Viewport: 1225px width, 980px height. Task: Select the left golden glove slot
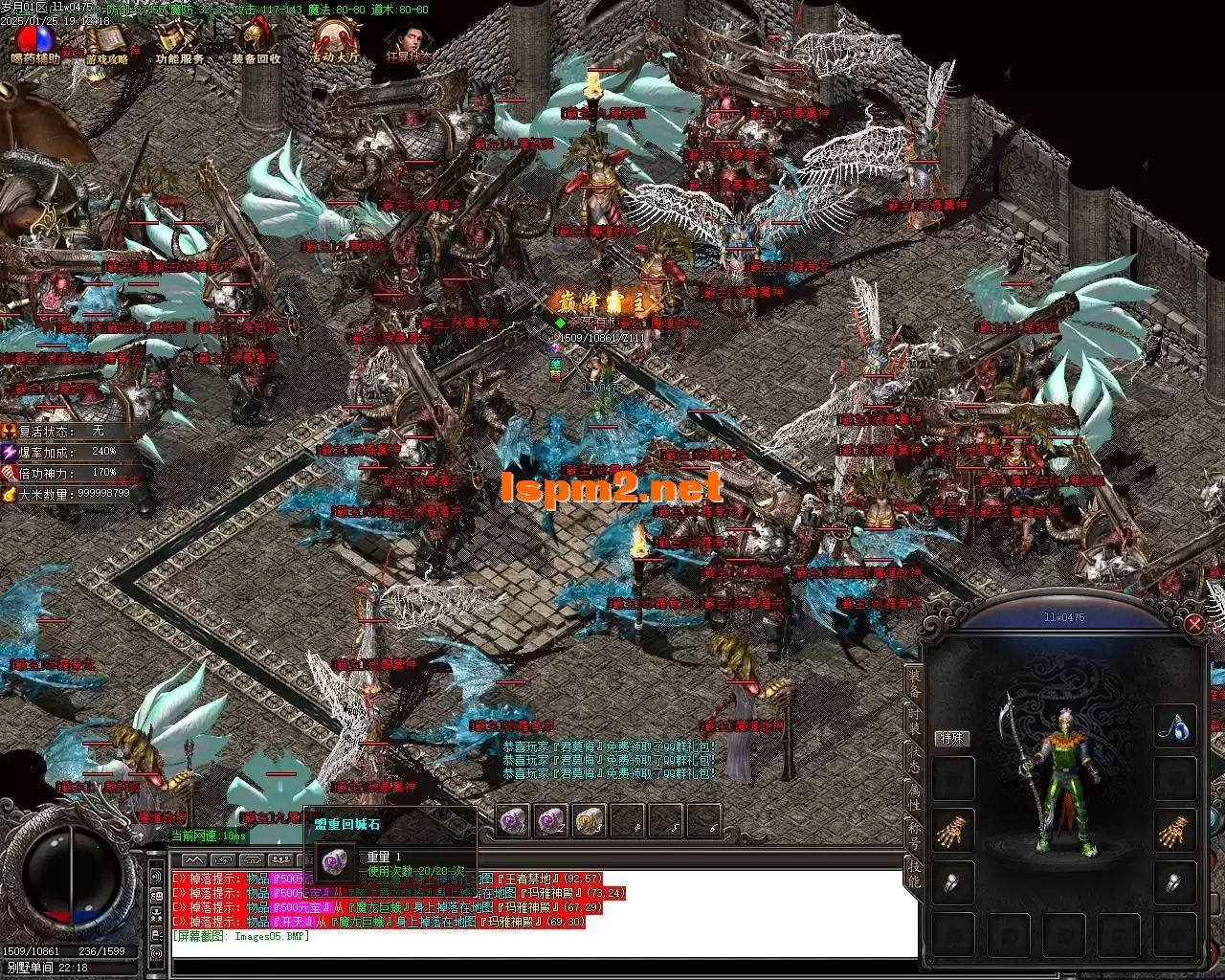[x=954, y=833]
